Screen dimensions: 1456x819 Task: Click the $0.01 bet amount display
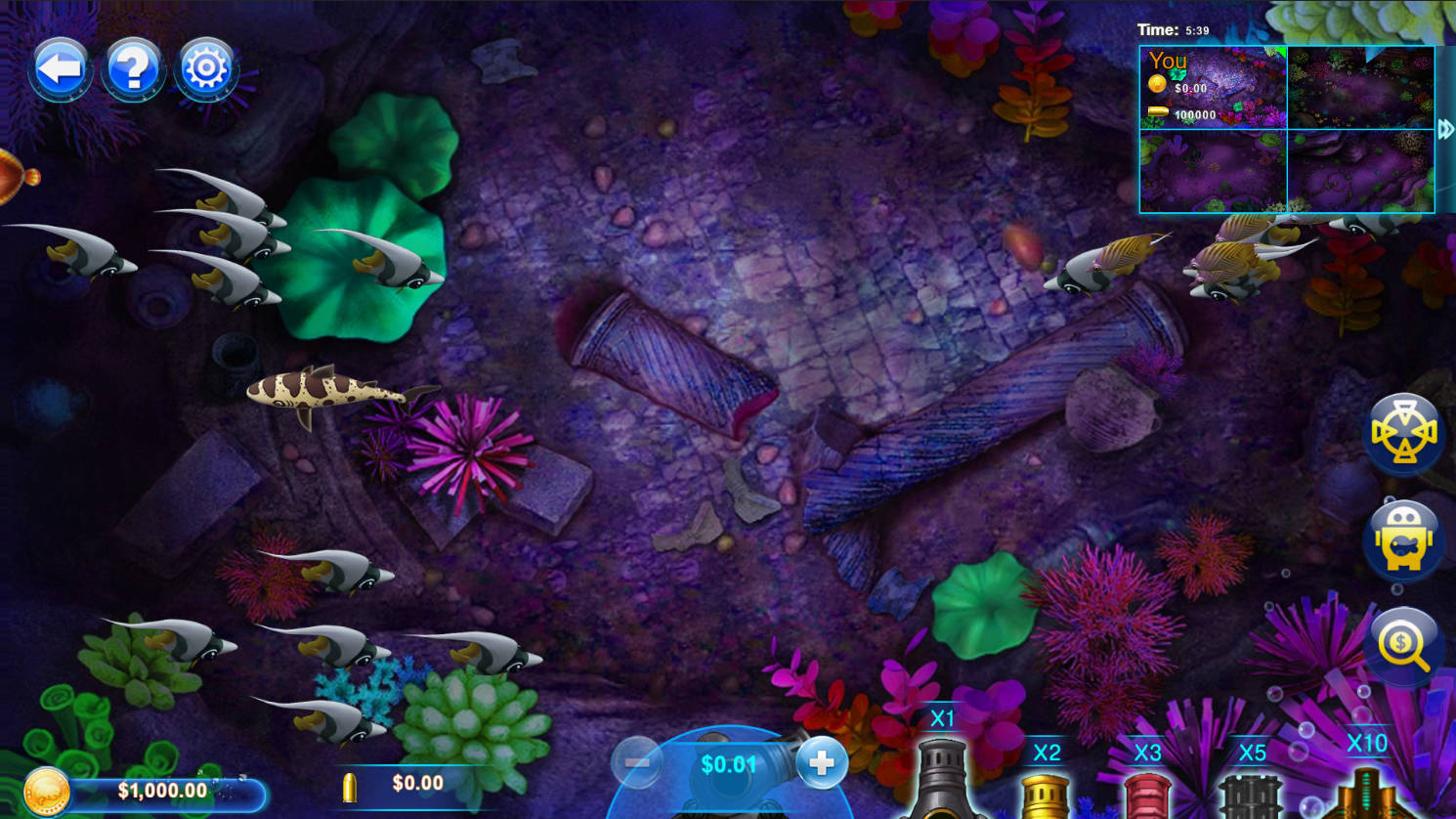[727, 766]
